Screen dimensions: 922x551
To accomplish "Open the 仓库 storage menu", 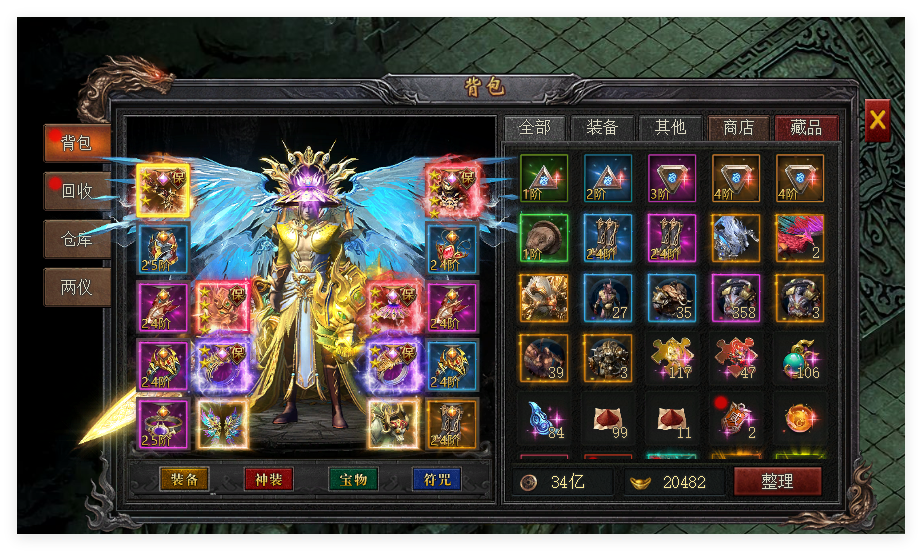I will (x=77, y=239).
